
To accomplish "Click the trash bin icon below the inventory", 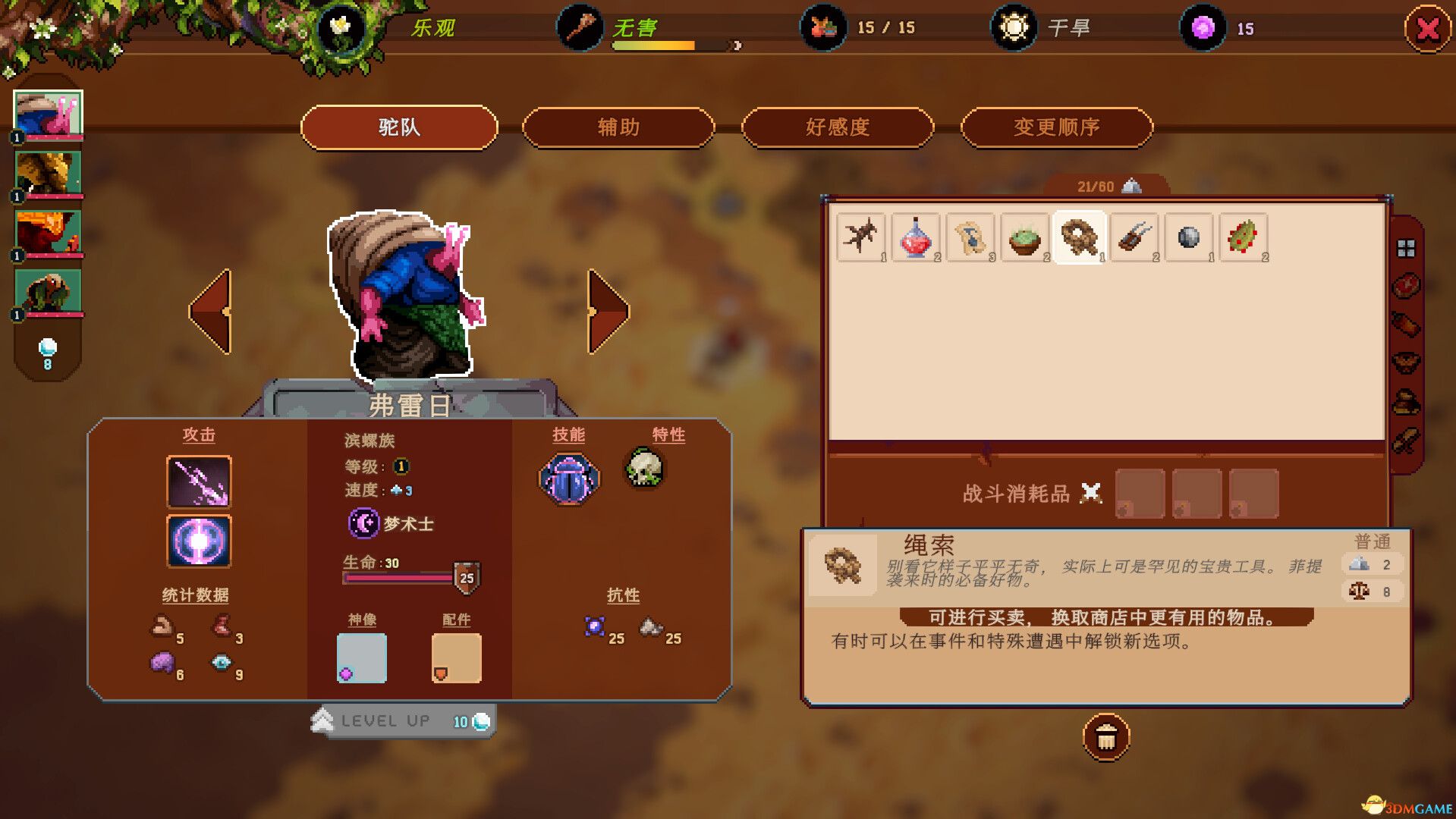I will point(1105,737).
